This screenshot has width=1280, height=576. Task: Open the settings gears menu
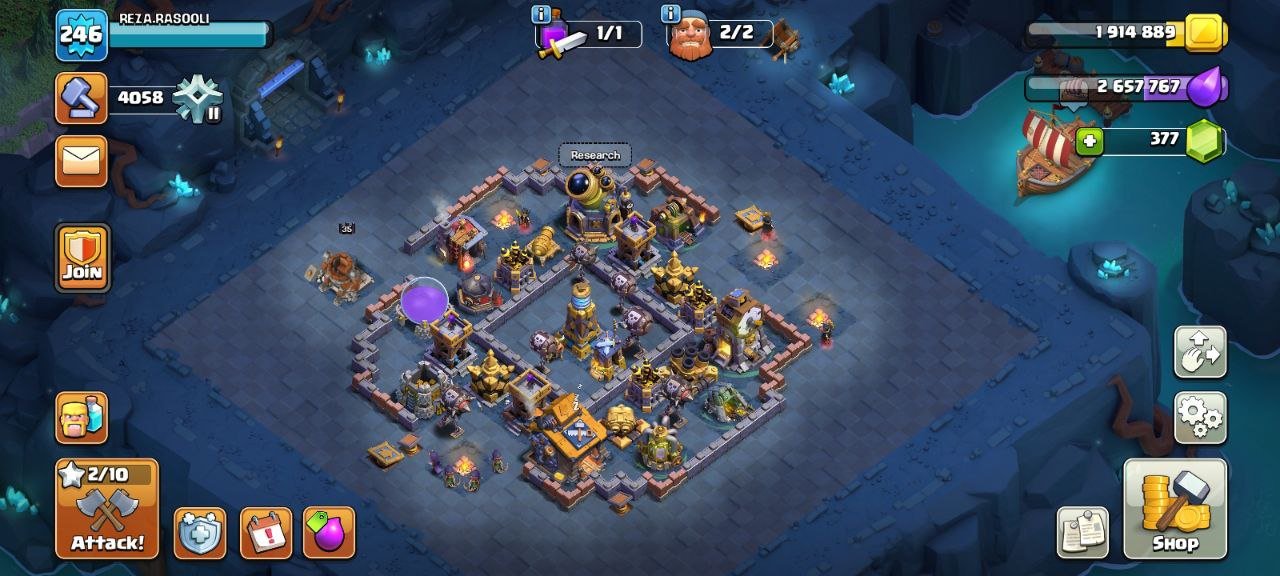pos(1199,417)
